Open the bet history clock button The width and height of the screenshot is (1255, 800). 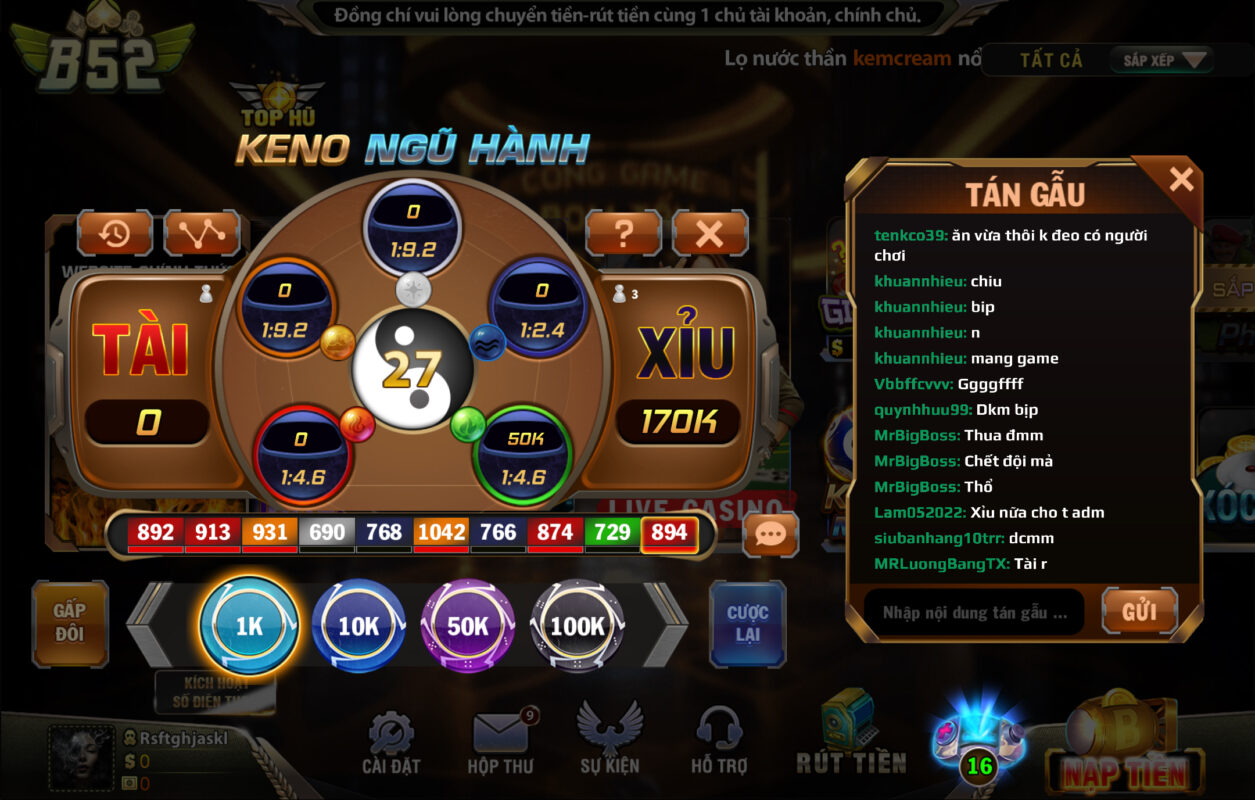[114, 233]
